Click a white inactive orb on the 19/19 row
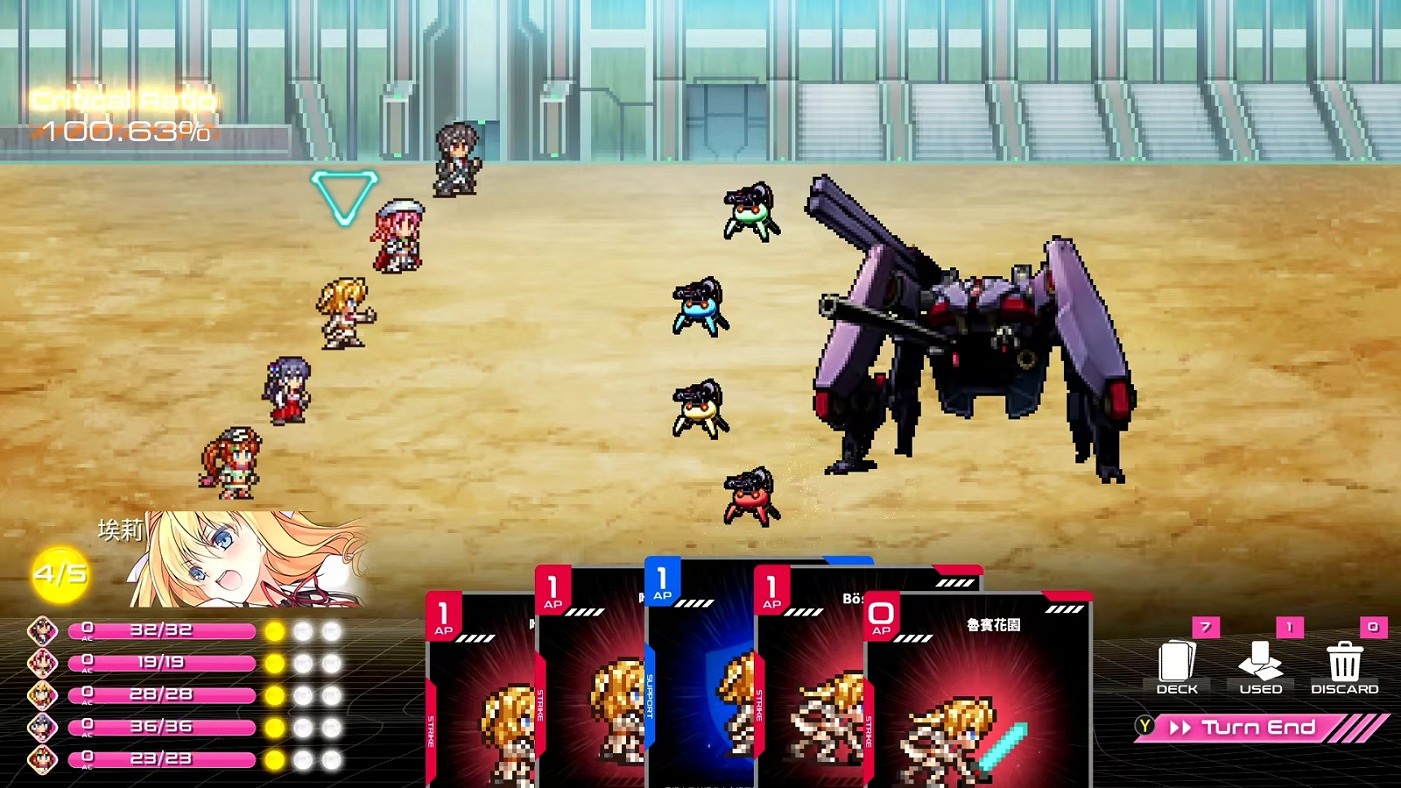Screen dimensions: 1401x788 pyautogui.click(x=305, y=662)
